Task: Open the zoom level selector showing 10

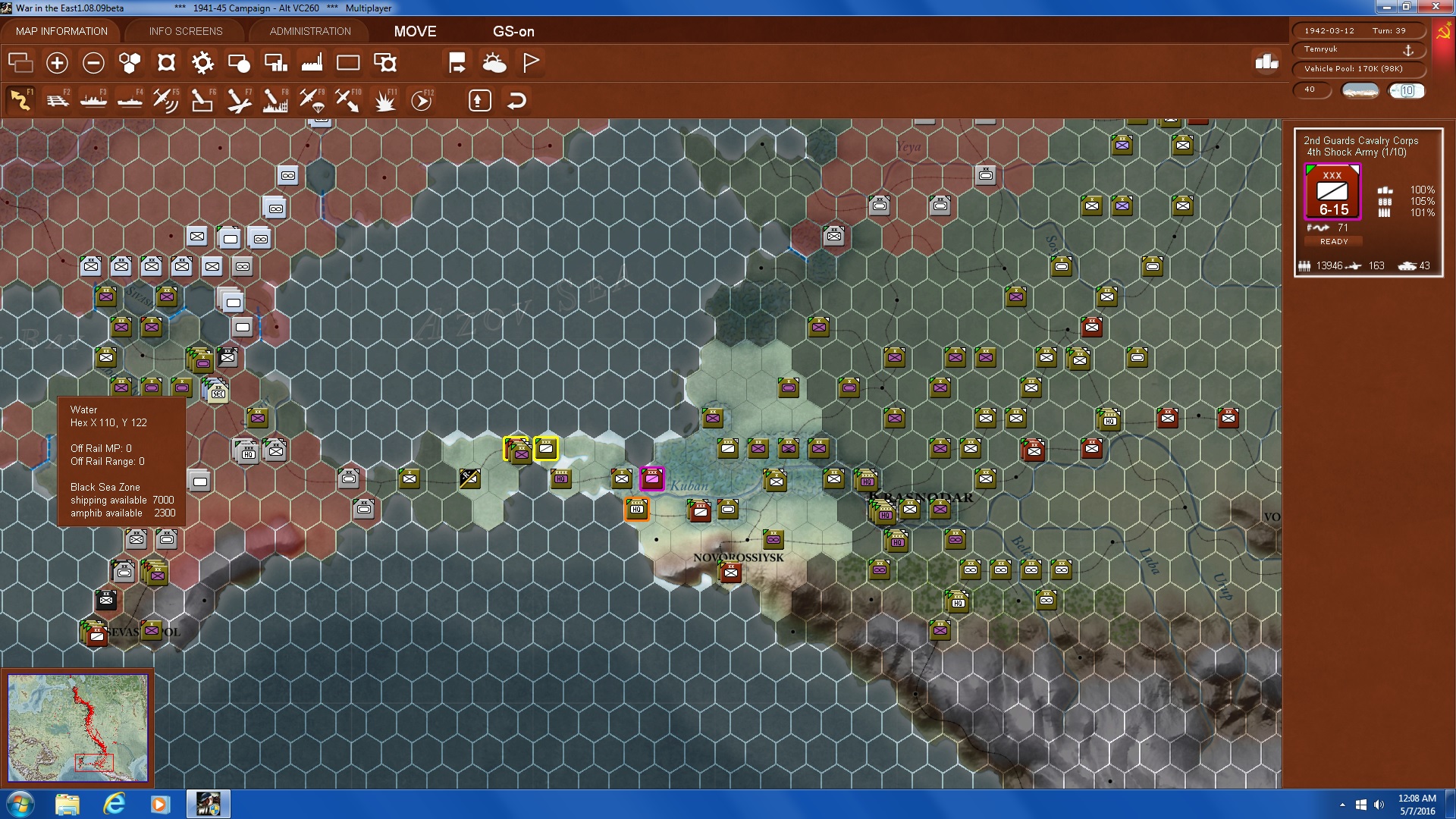Action: 1407,90
